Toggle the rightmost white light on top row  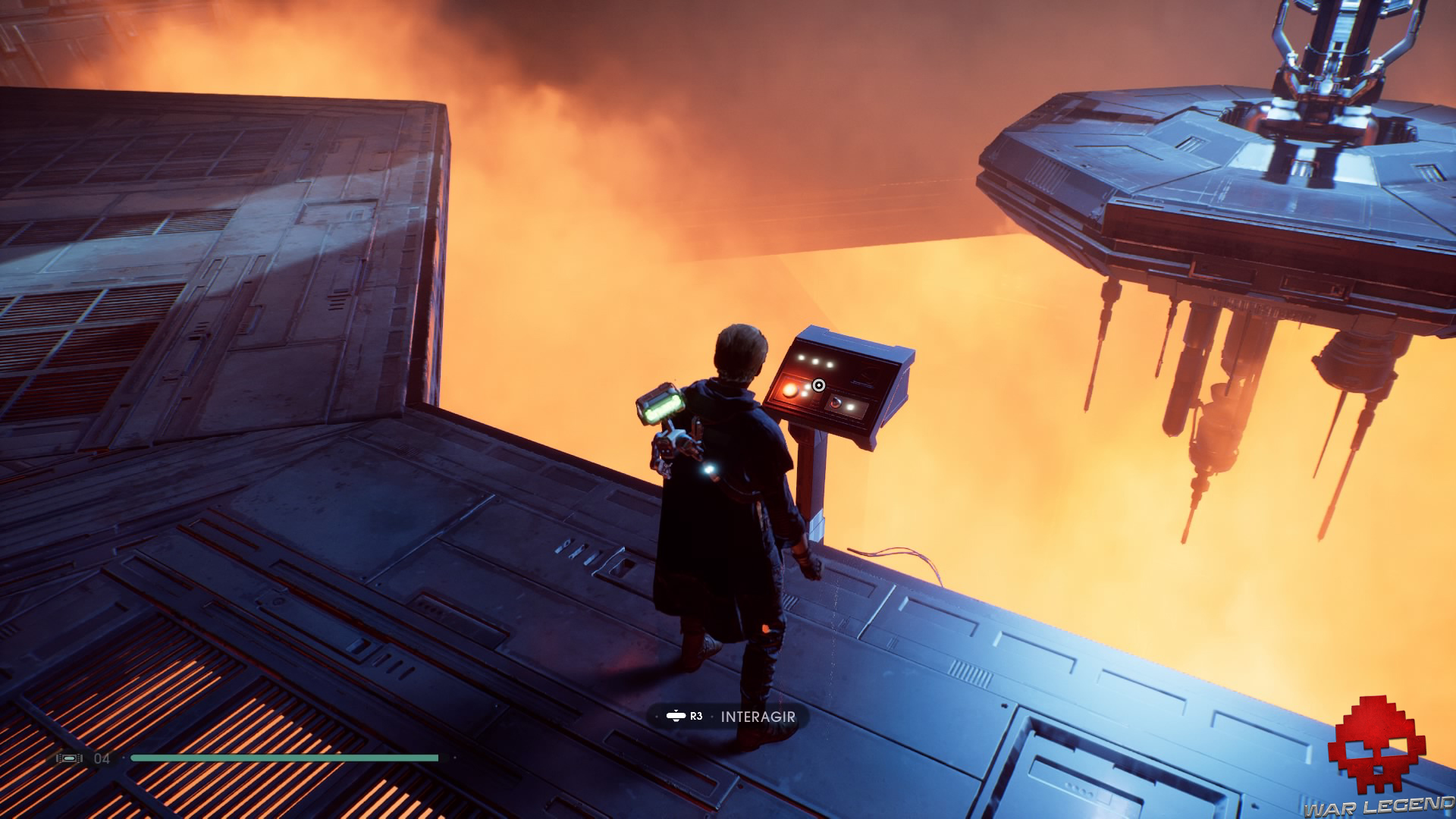coord(830,365)
